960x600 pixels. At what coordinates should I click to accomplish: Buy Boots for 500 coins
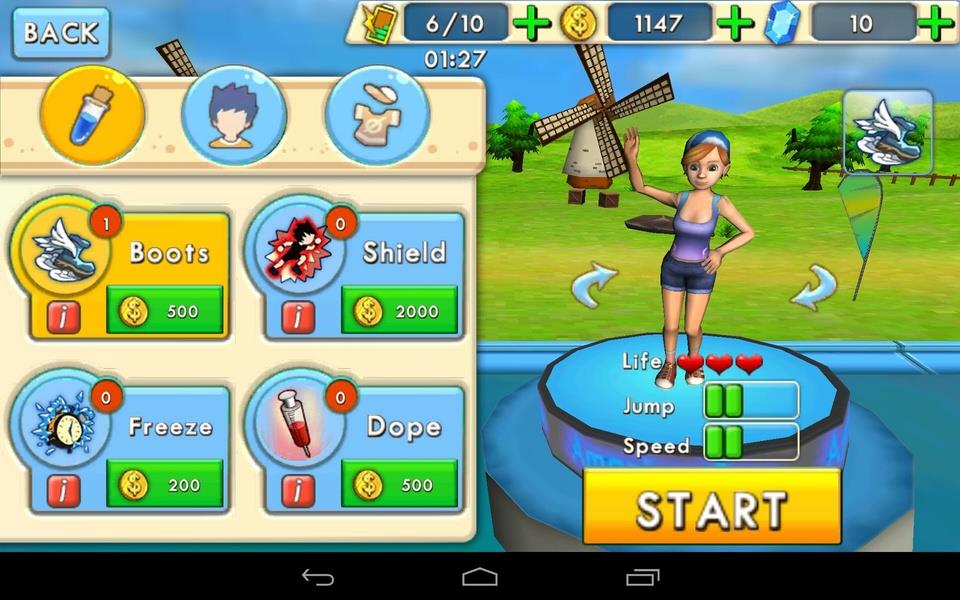(x=165, y=311)
